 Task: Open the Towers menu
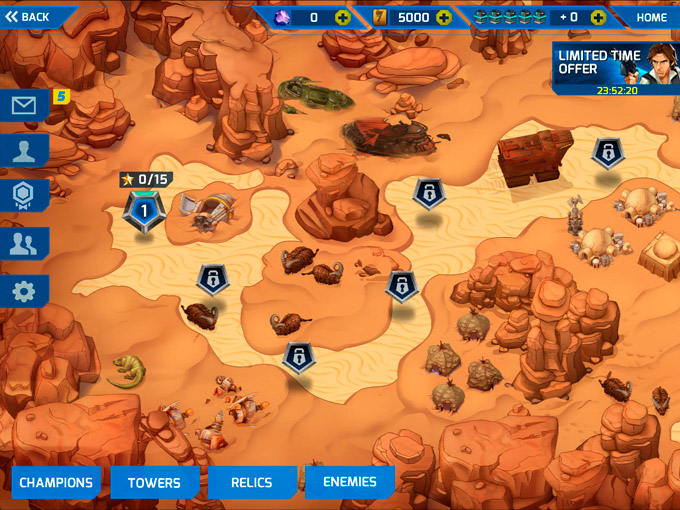pos(154,482)
